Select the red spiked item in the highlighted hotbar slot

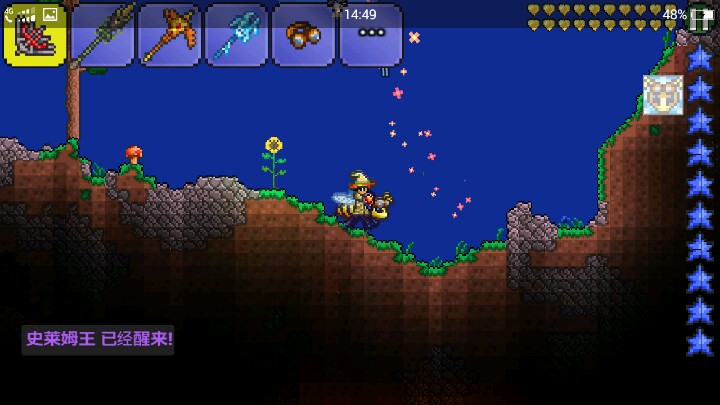[x=35, y=34]
